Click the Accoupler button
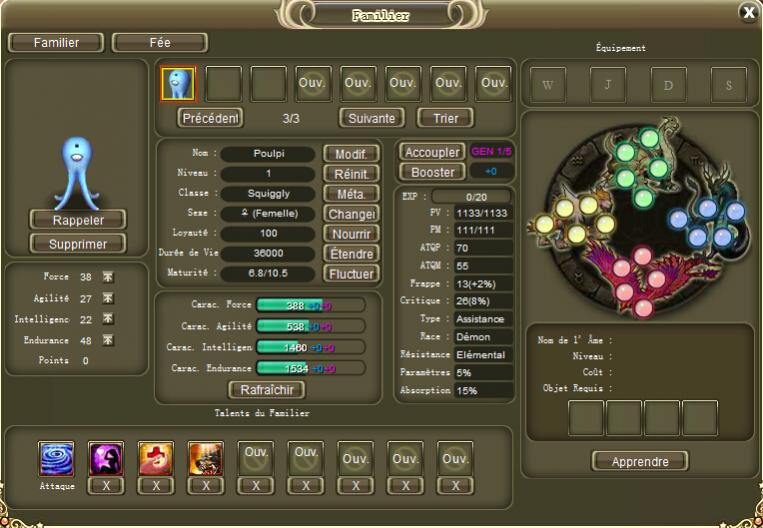 (x=432, y=152)
